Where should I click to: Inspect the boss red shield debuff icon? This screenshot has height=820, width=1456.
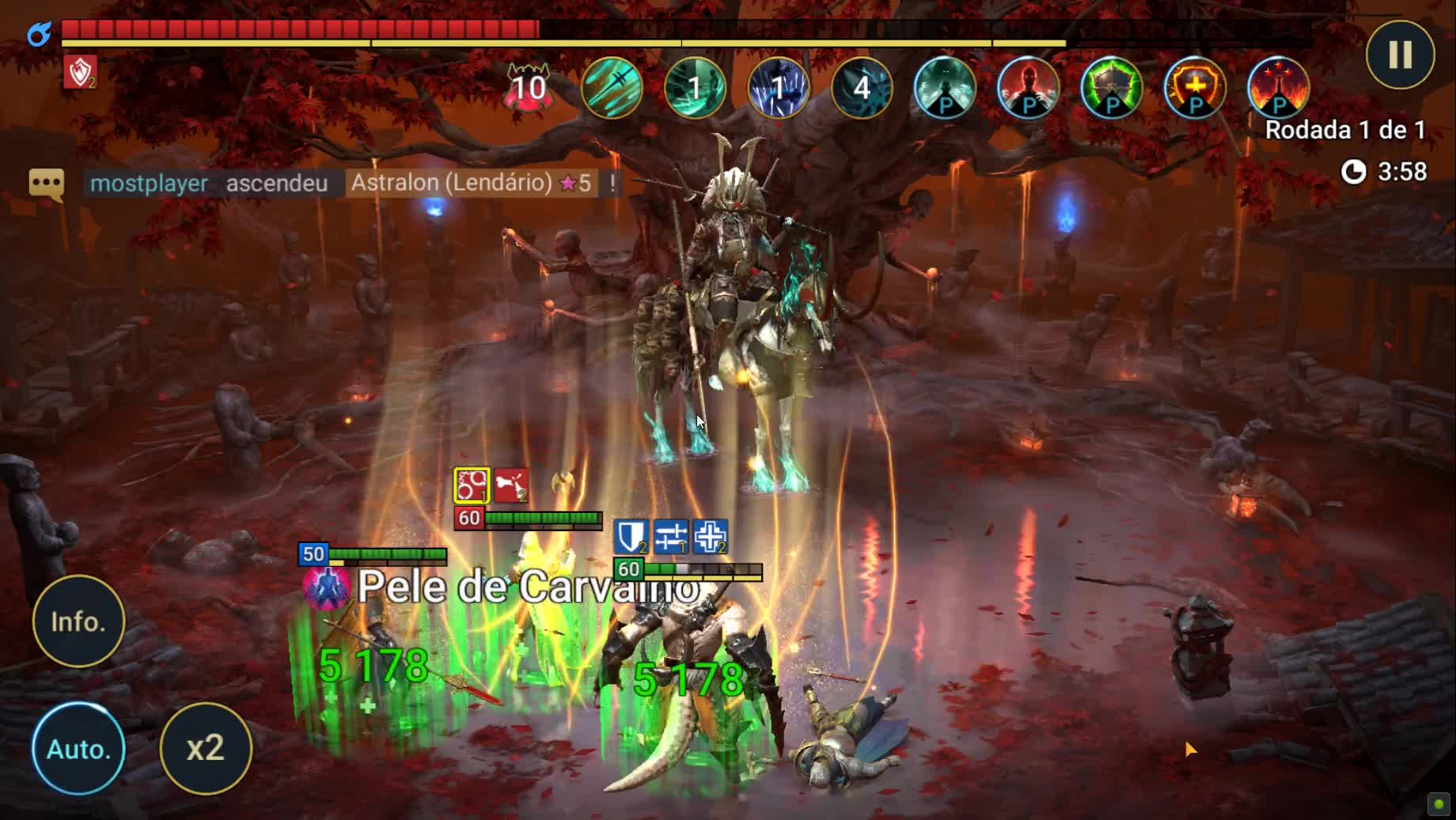[x=80, y=72]
